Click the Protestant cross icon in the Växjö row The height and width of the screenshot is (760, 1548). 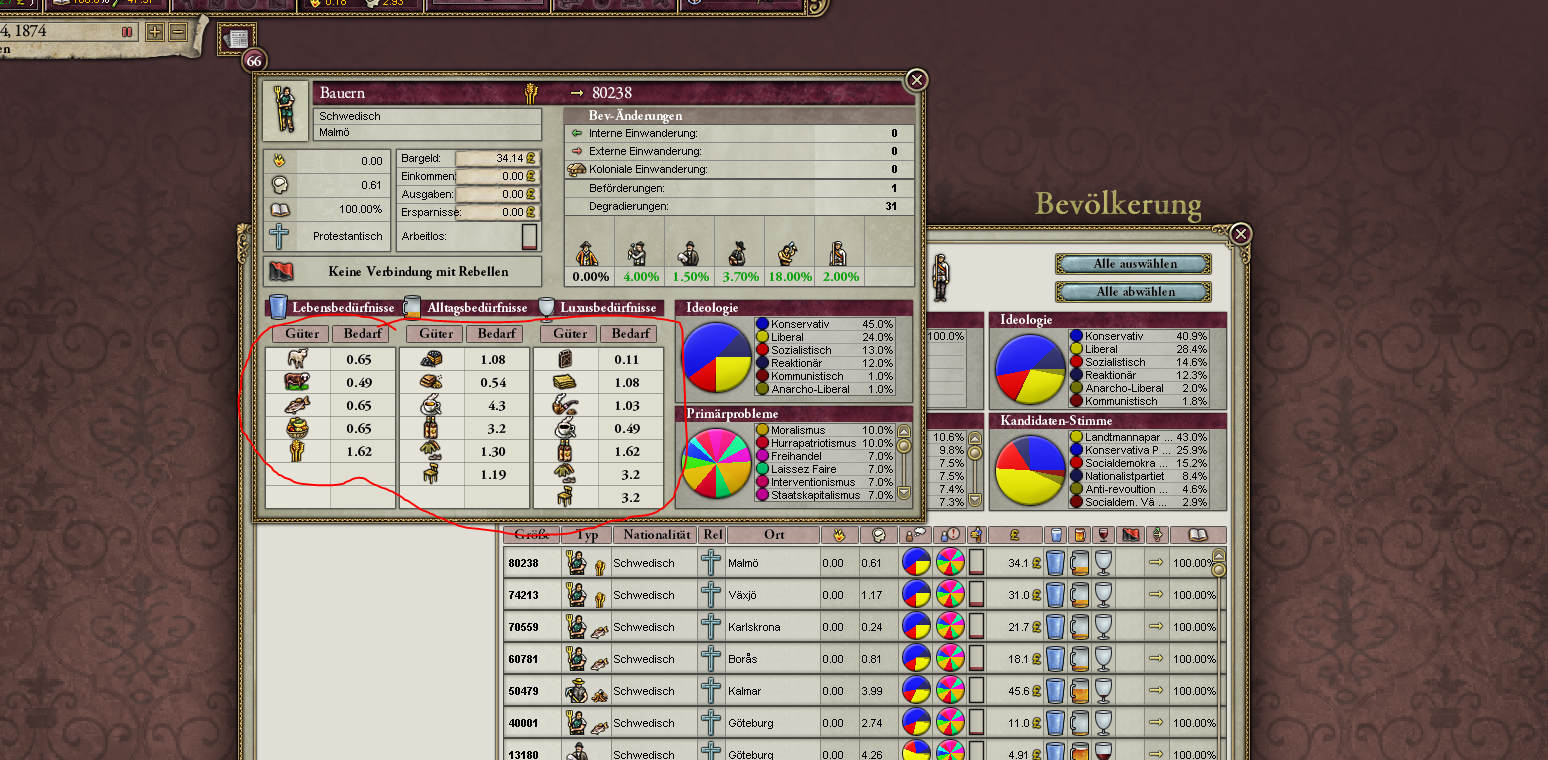(x=711, y=595)
